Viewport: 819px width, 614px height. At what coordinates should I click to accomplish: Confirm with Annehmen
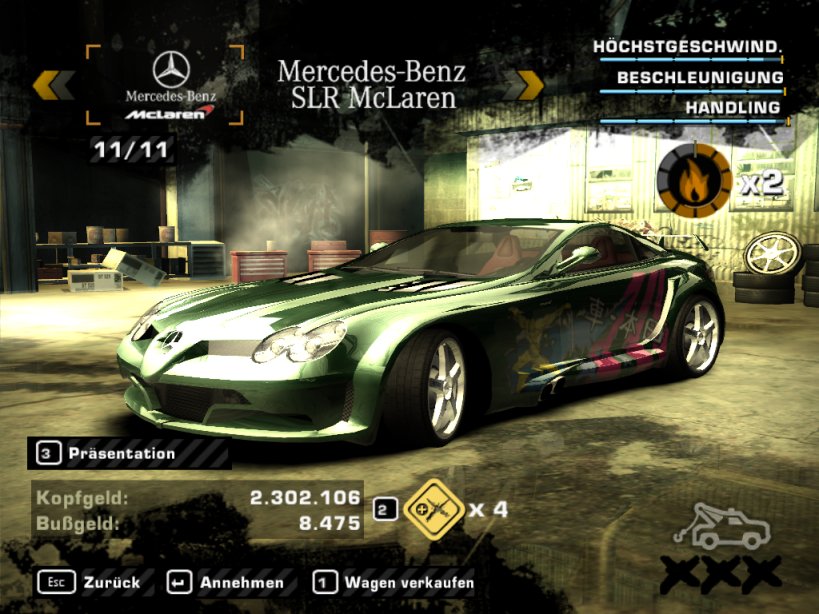point(225,582)
